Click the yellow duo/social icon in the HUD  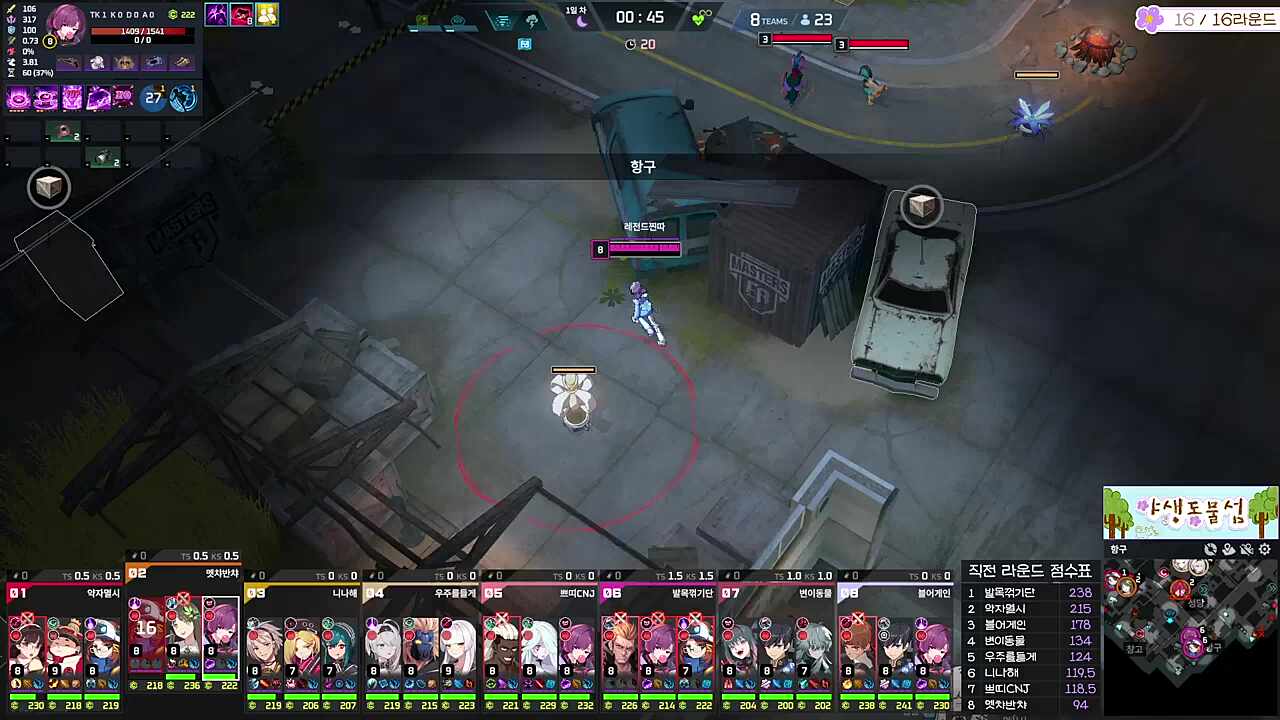pyautogui.click(x=267, y=13)
